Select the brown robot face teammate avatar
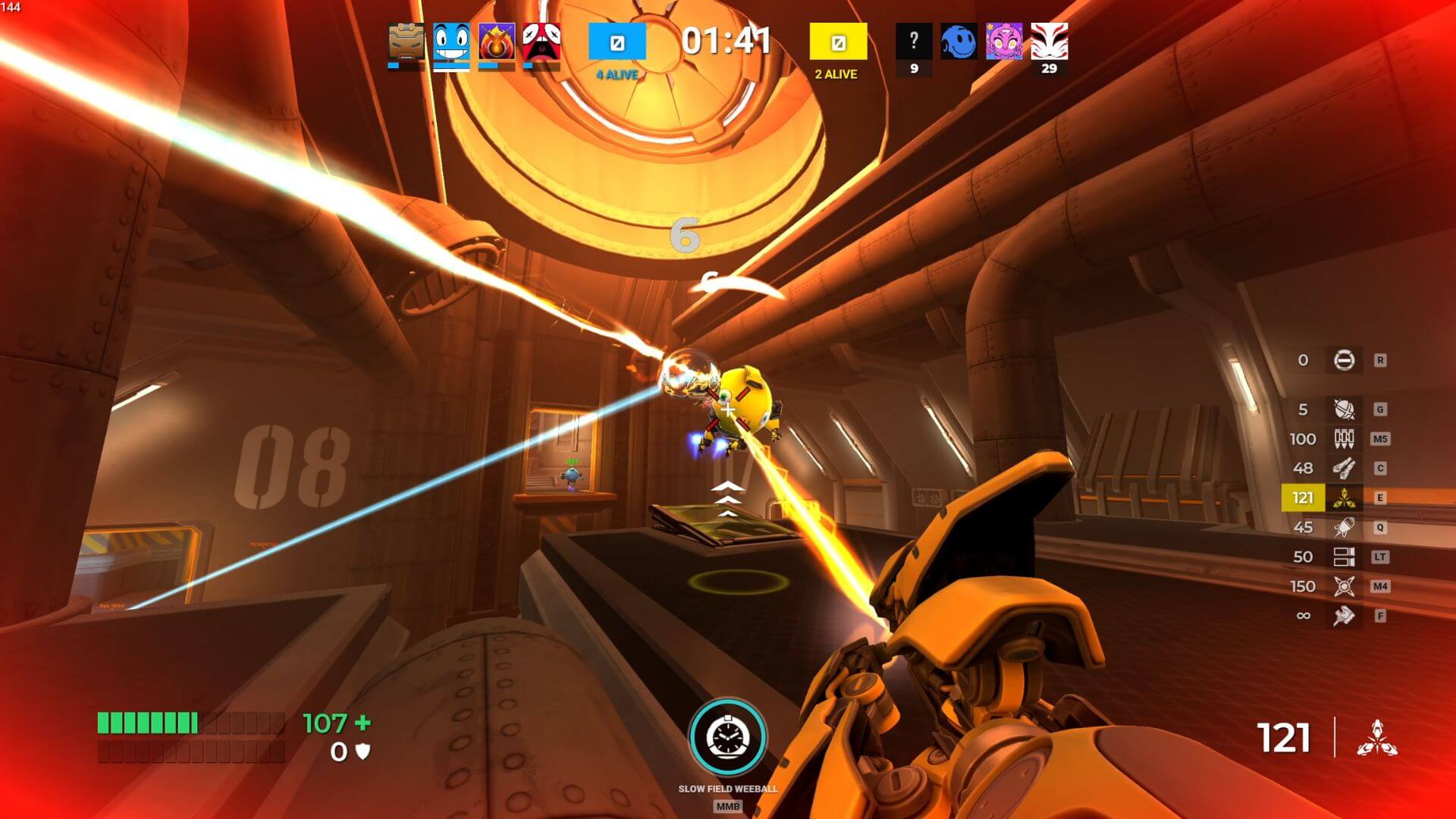 406,42
